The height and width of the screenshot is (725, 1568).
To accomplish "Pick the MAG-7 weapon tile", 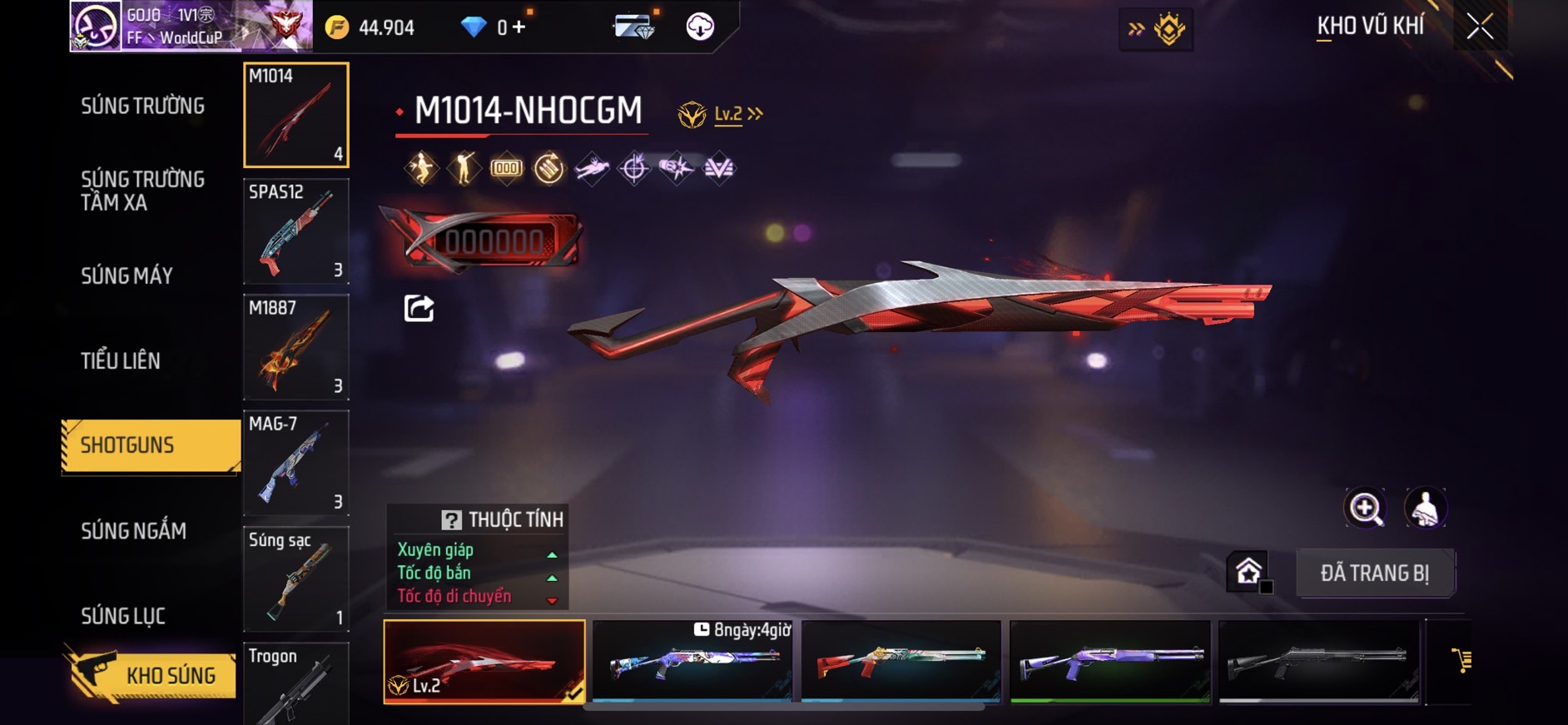I will (x=295, y=463).
